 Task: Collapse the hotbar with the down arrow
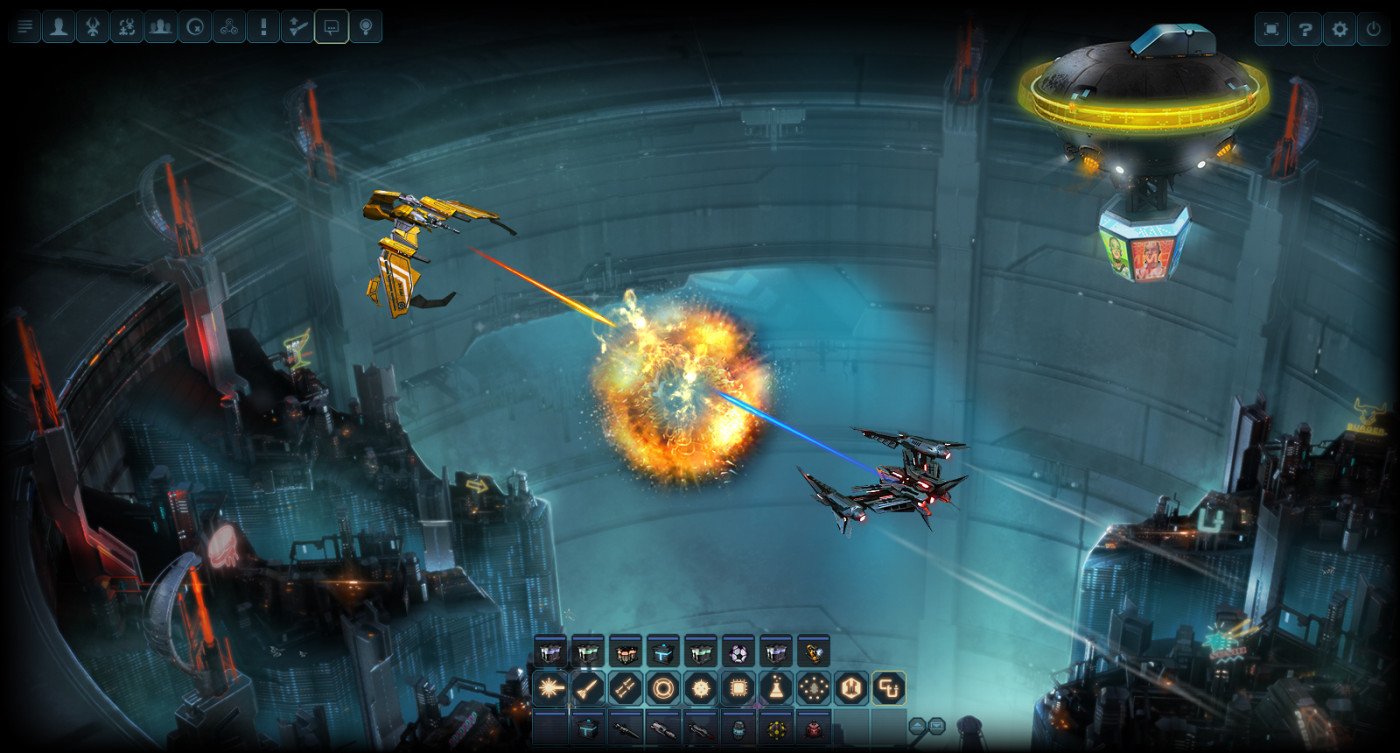pyautogui.click(x=936, y=725)
